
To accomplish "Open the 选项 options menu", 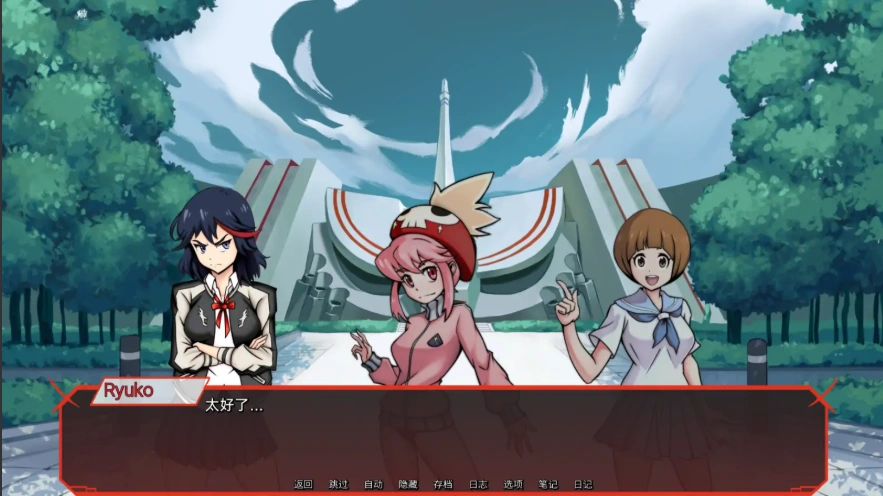I will (512, 484).
